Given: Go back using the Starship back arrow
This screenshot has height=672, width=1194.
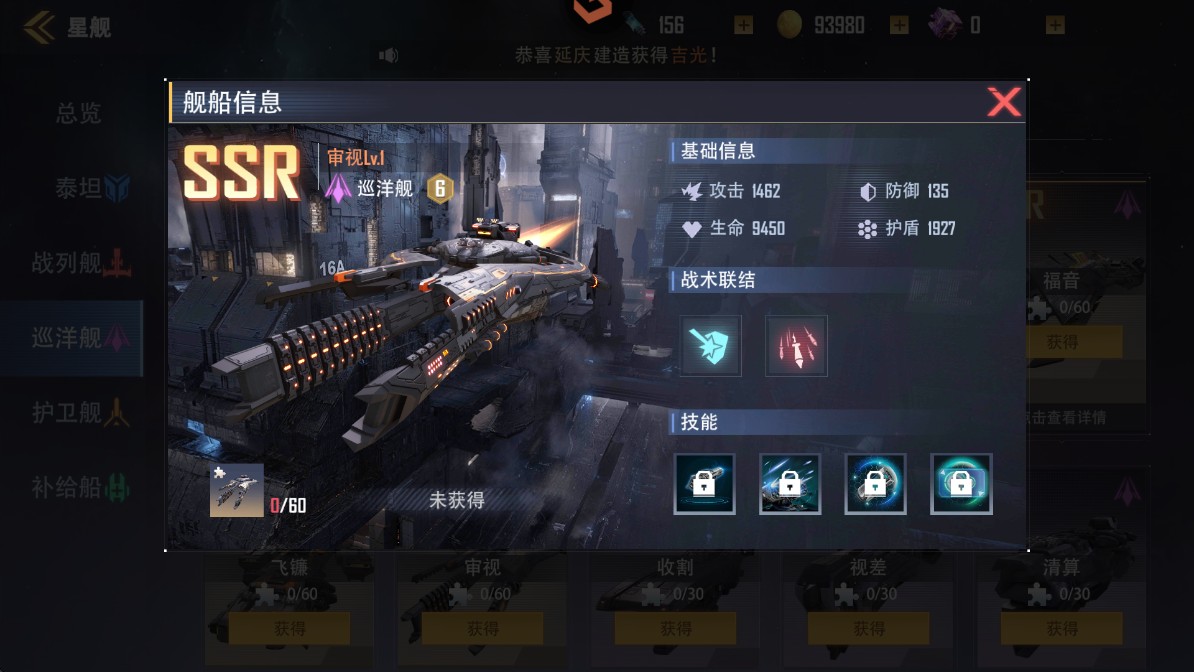Looking at the screenshot, I should point(40,27).
